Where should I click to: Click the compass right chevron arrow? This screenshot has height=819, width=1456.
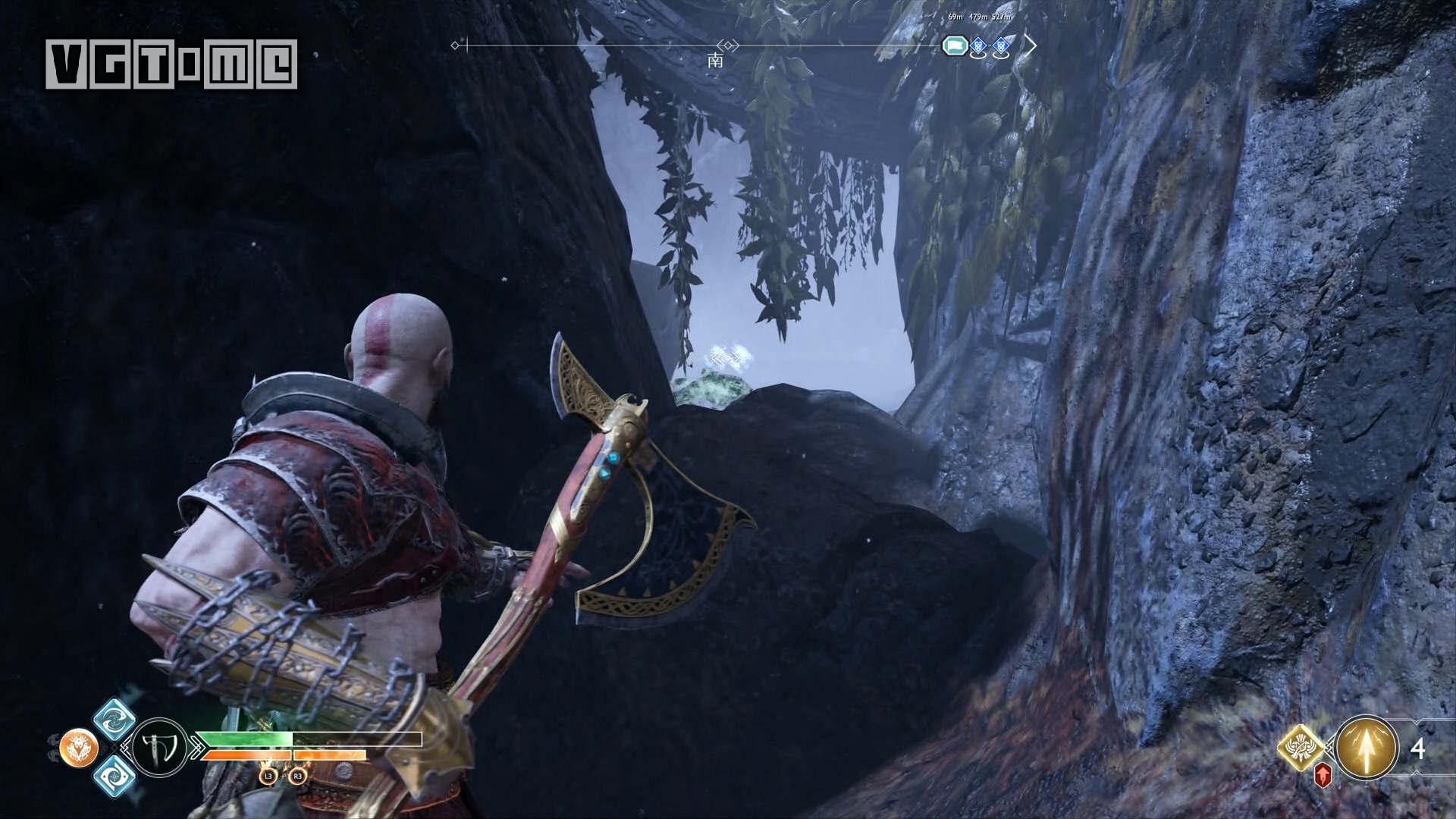click(1030, 45)
